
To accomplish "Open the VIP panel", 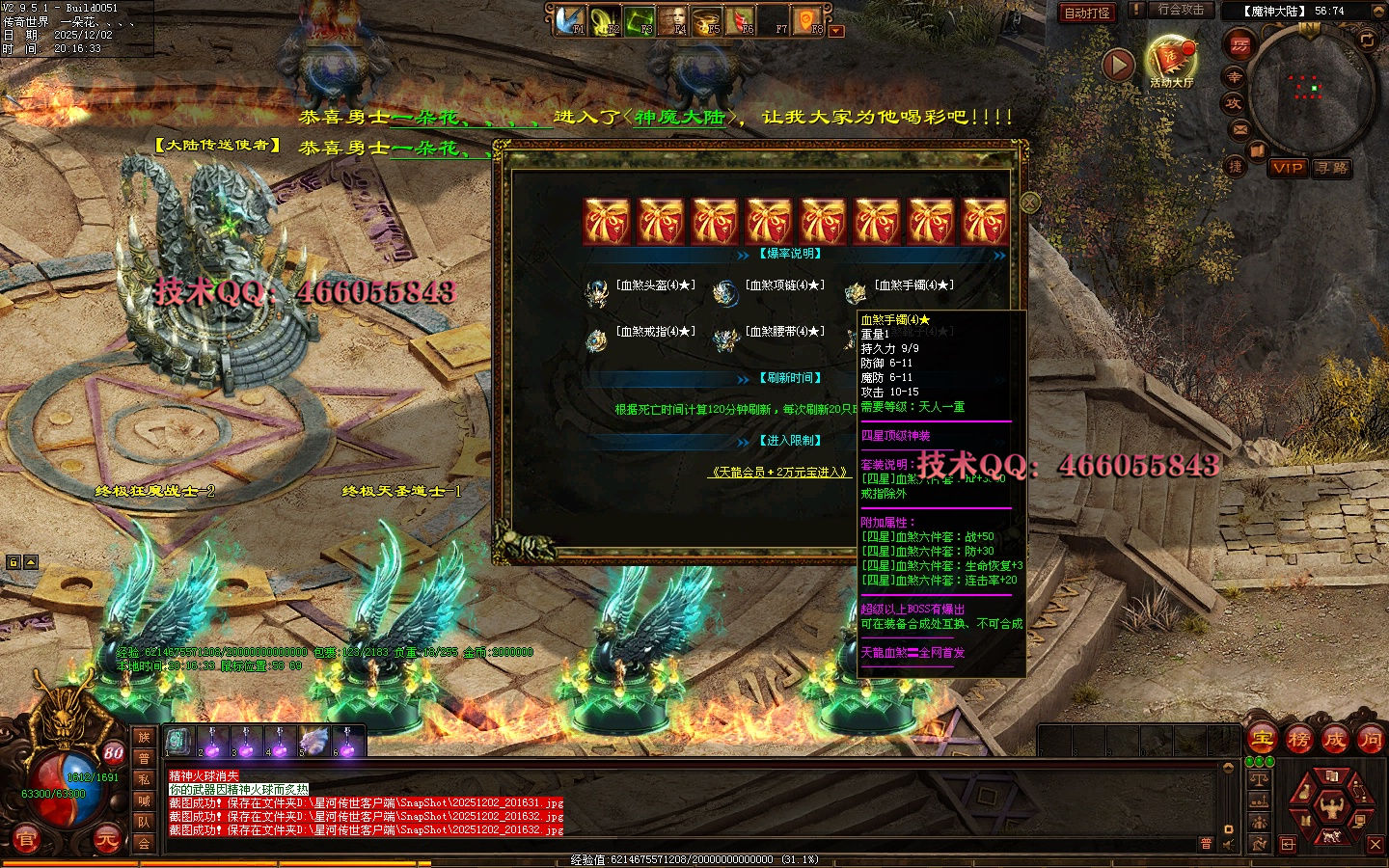I will point(1288,168).
